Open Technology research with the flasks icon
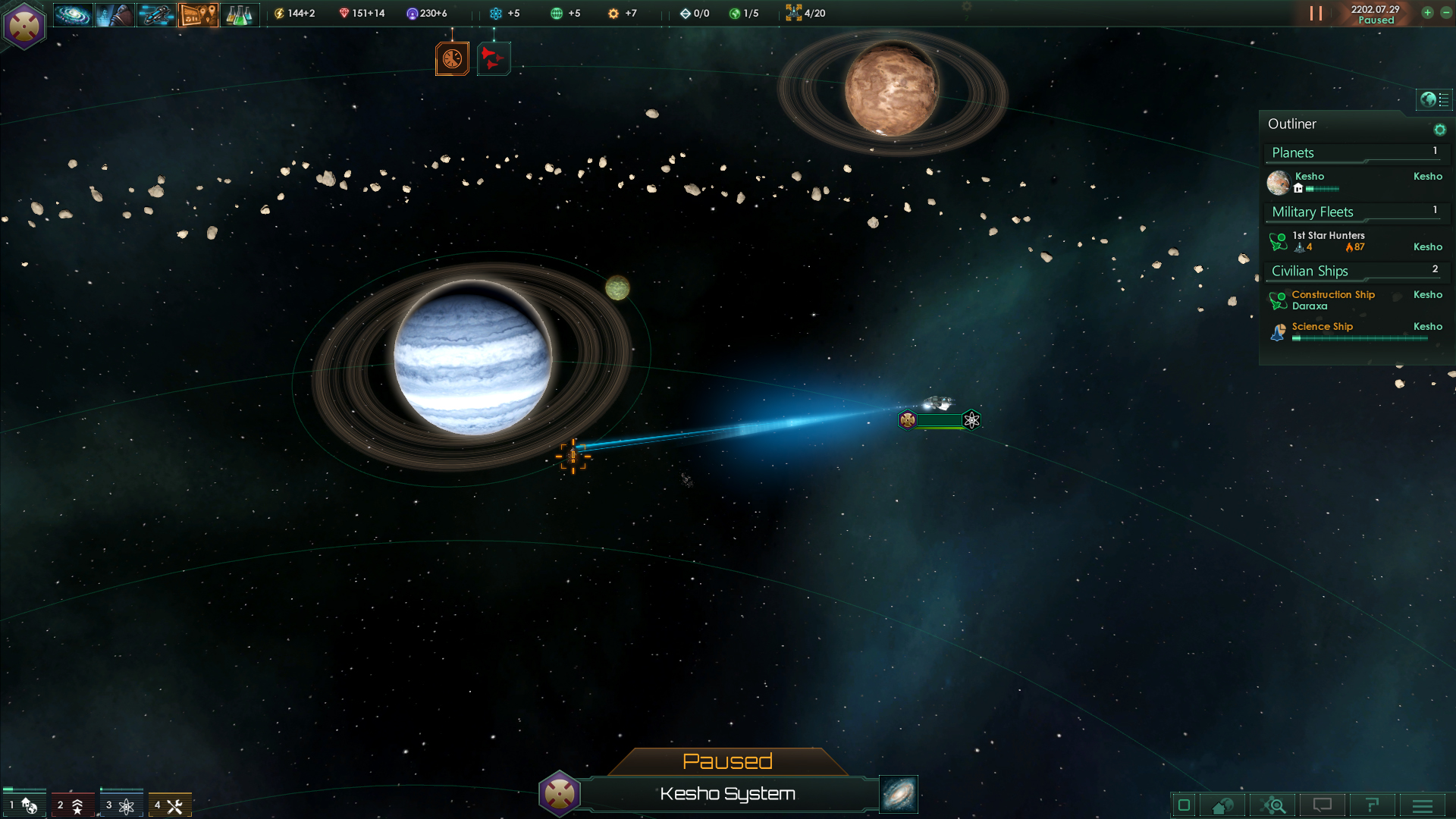1456x819 pixels. [x=240, y=14]
